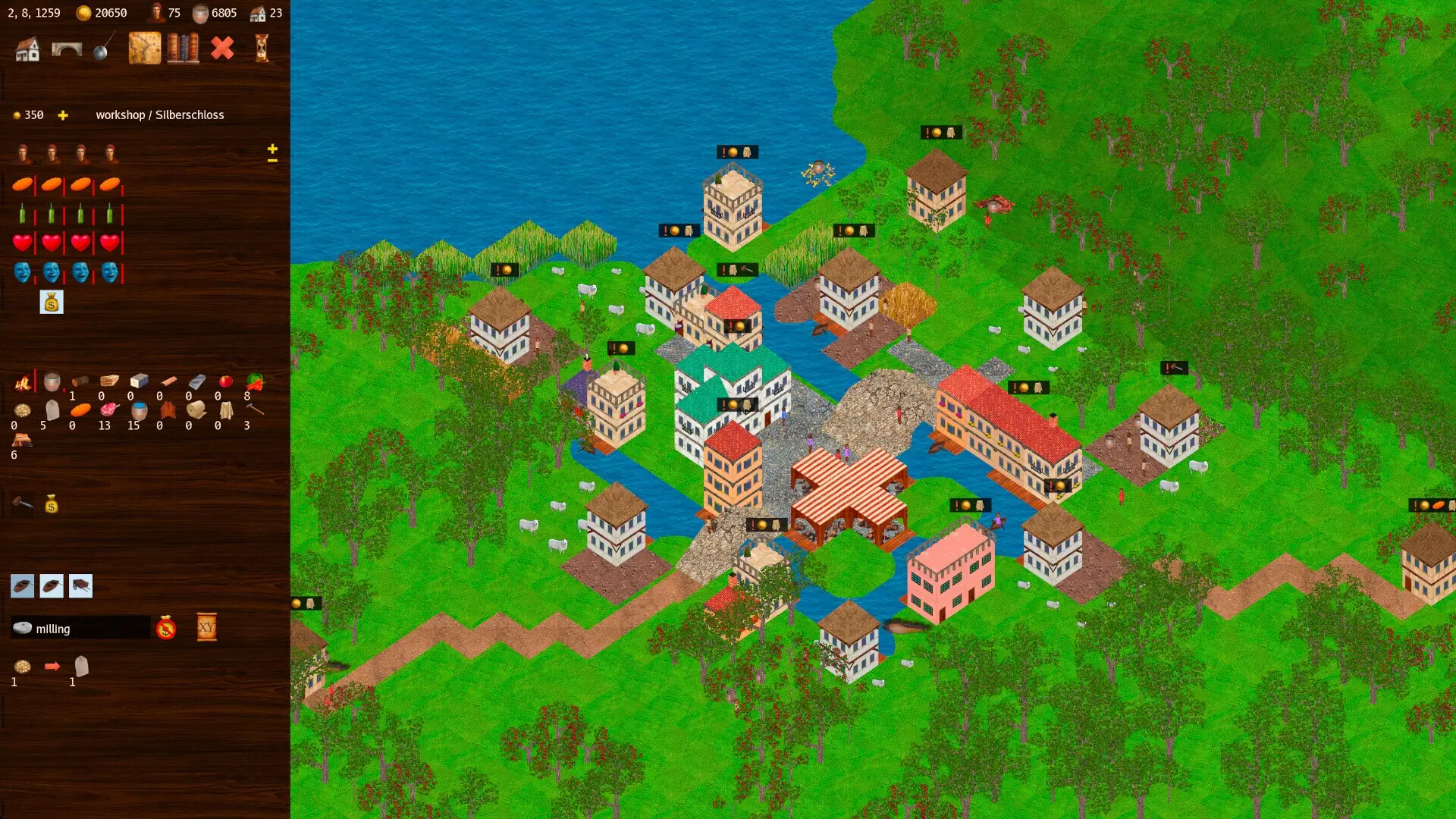Image resolution: width=1456 pixels, height=819 pixels.
Task: Click the hammer icon in the workshop panel
Action: click(x=23, y=503)
